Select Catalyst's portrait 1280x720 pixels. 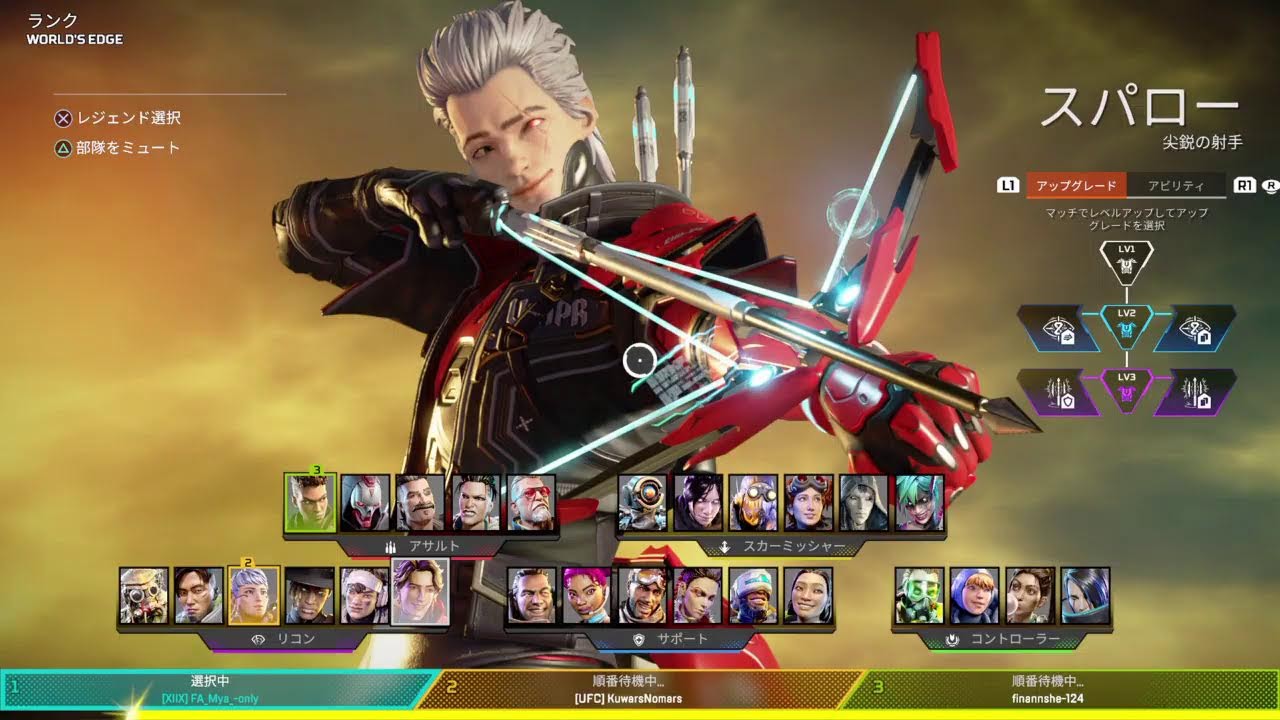1085,596
